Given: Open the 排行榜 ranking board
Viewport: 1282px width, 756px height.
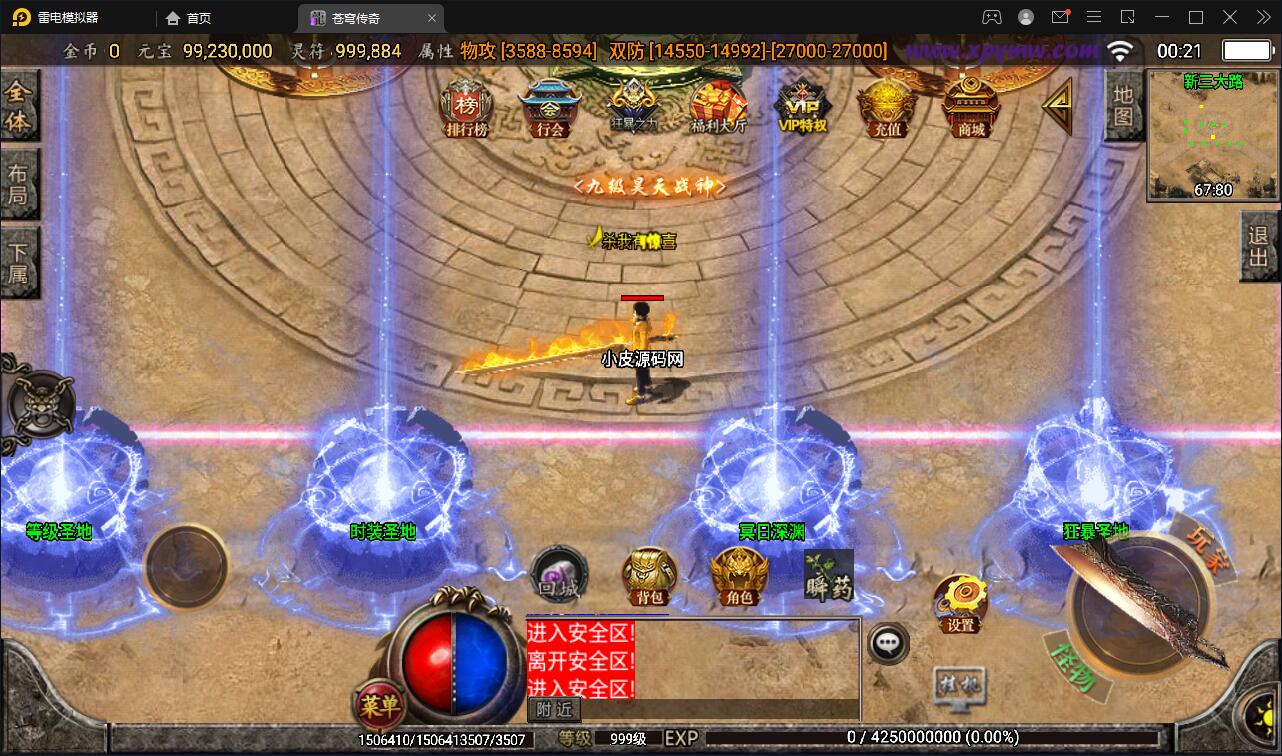Looking at the screenshot, I should coord(466,108).
